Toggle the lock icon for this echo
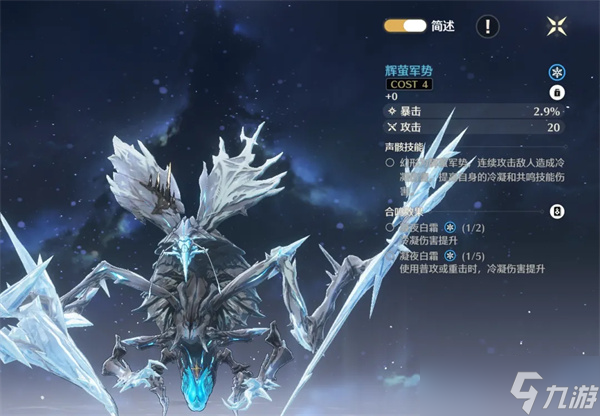 click(558, 92)
